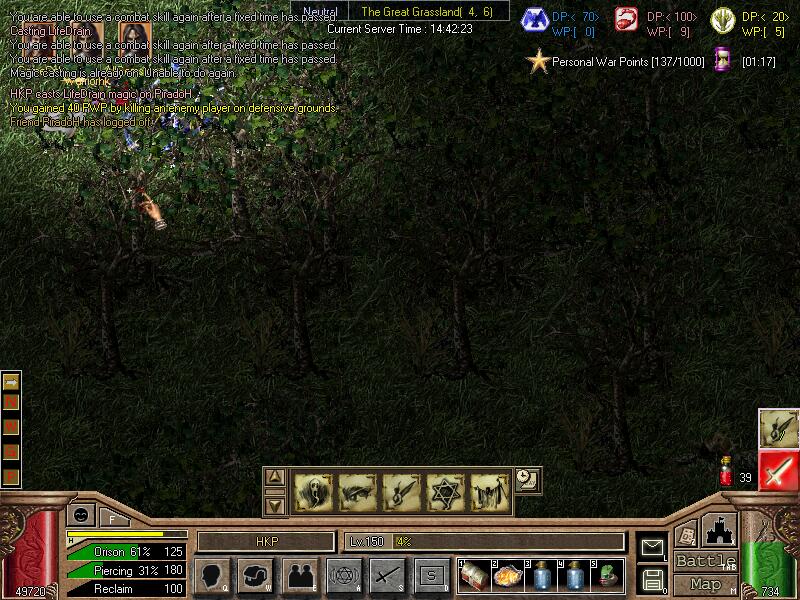Select the treasure chest quick slot
800x600 pixels.
point(473,576)
